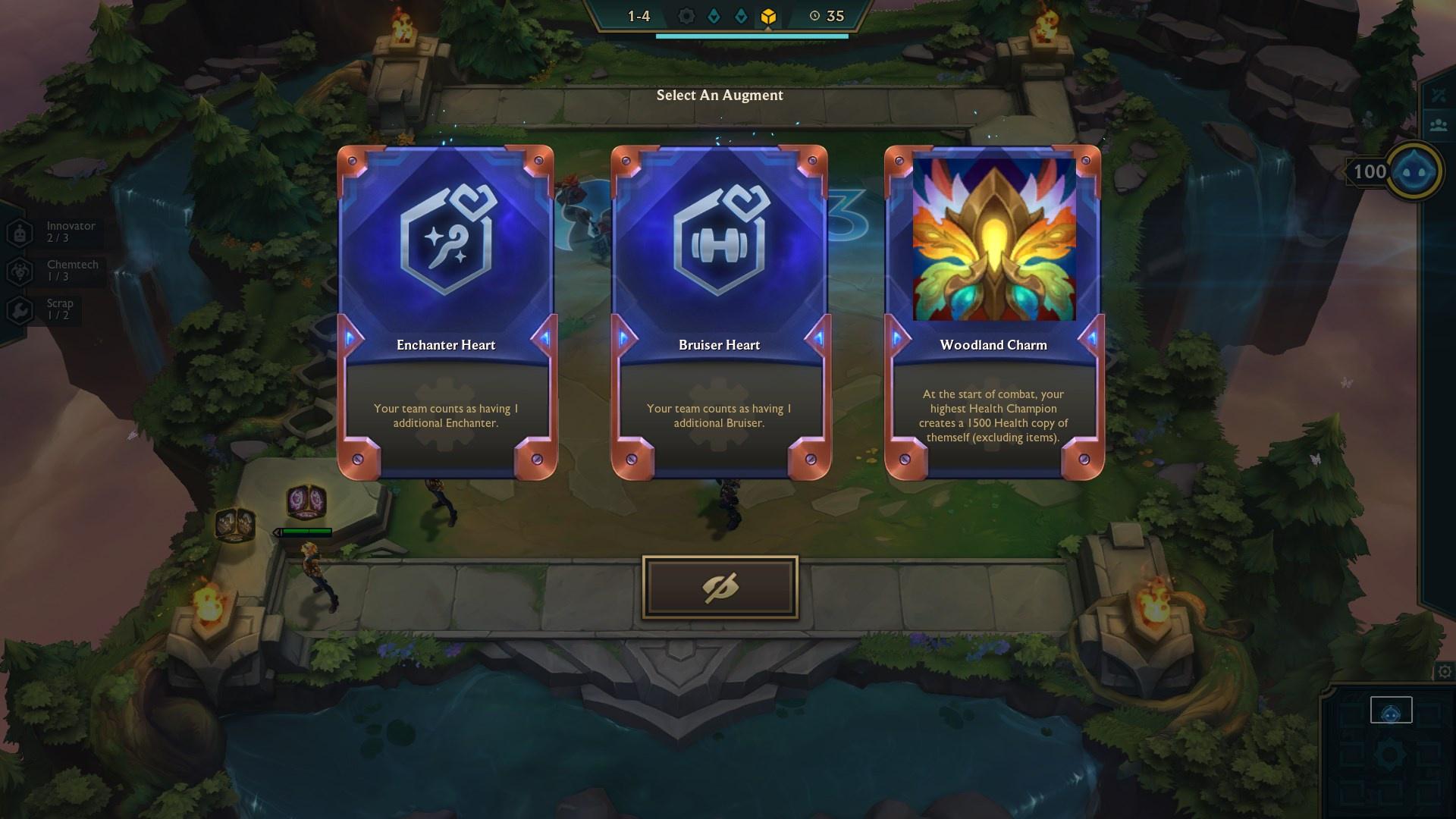Viewport: 1456px width, 819px height.
Task: Click the Select An Augment title text
Action: (720, 96)
